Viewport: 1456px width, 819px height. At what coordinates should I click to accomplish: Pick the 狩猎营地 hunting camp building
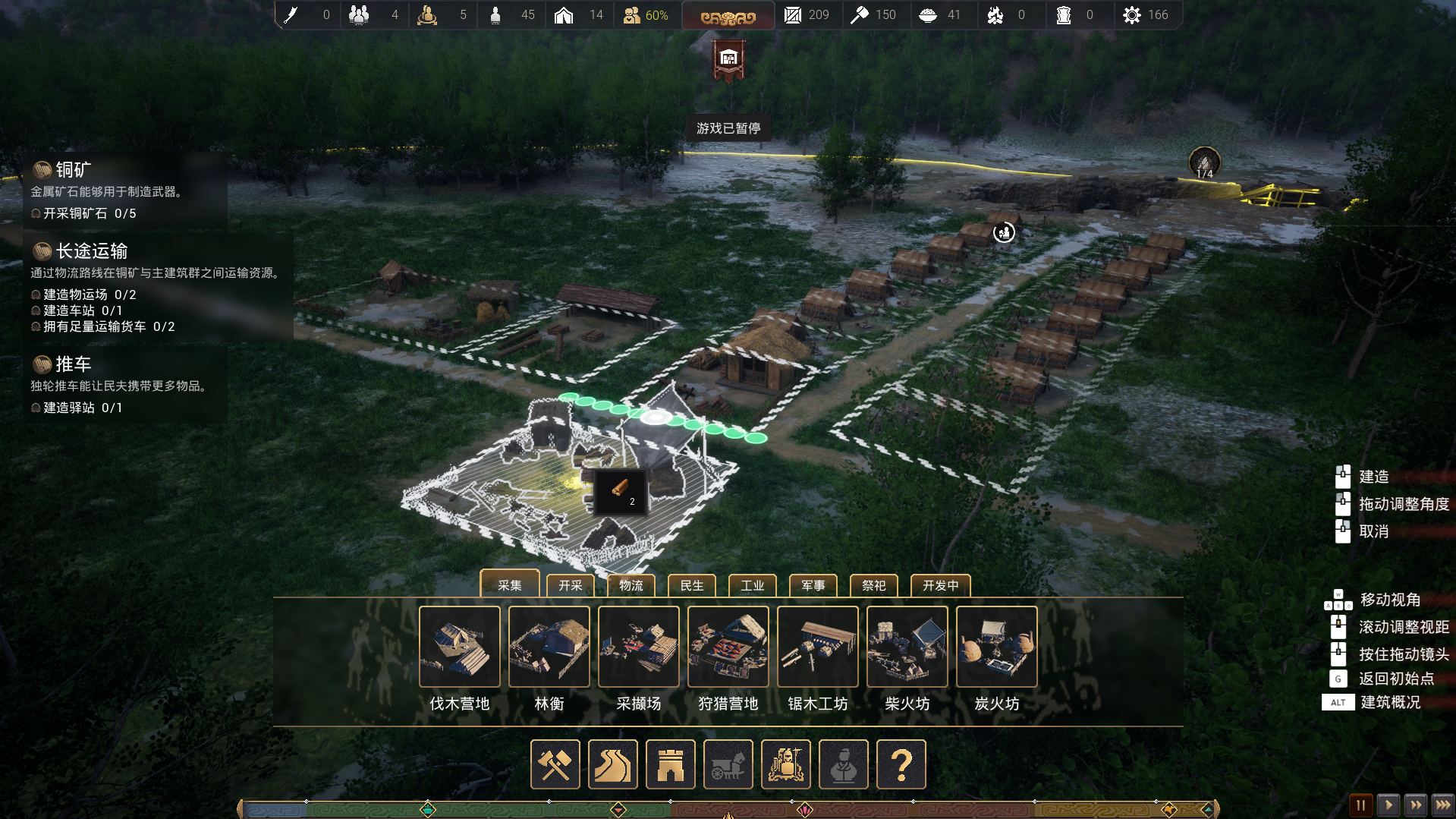tap(728, 647)
